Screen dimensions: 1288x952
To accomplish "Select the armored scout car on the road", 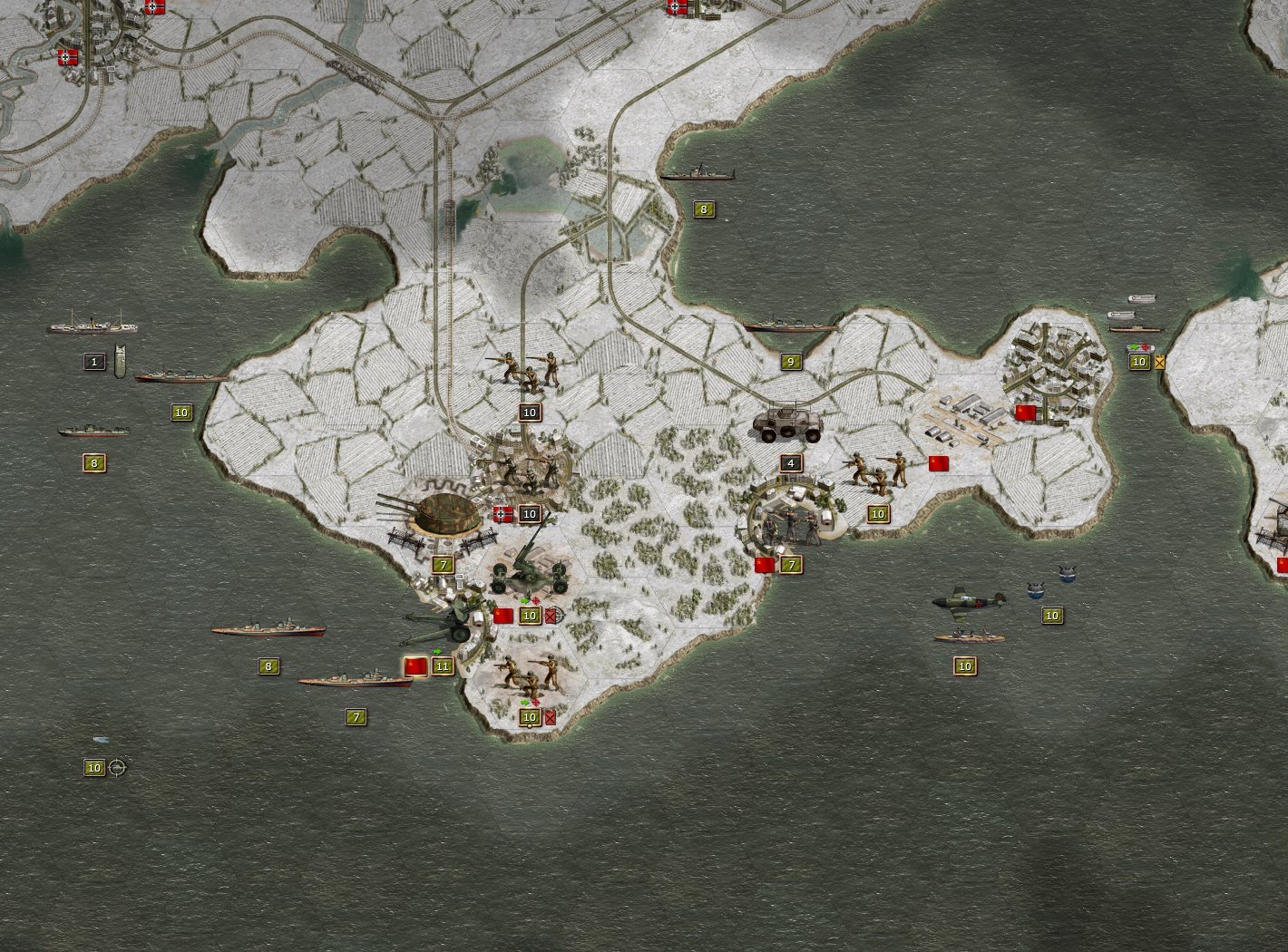I will click(785, 423).
